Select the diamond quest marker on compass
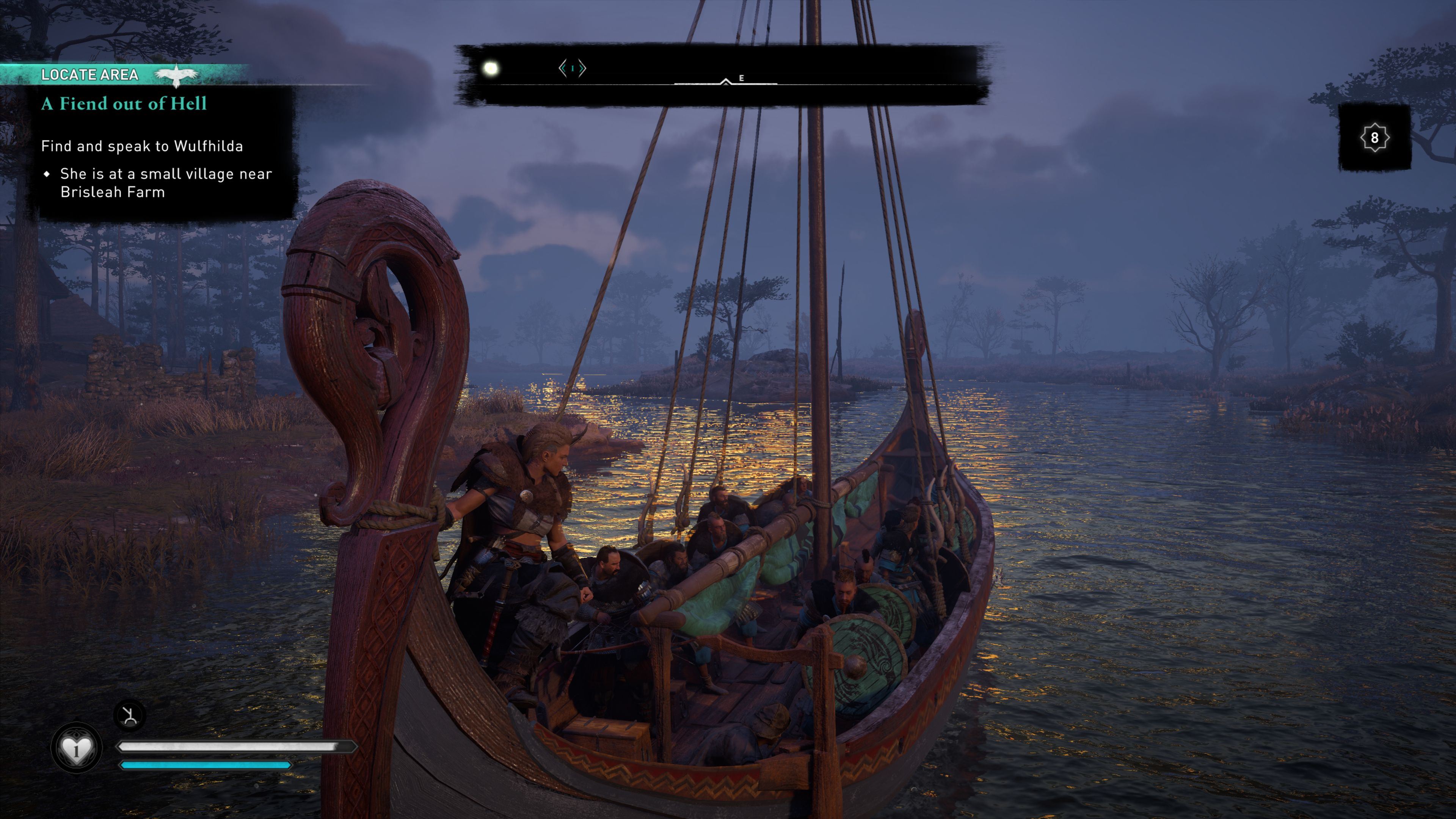1456x819 pixels. coord(572,68)
